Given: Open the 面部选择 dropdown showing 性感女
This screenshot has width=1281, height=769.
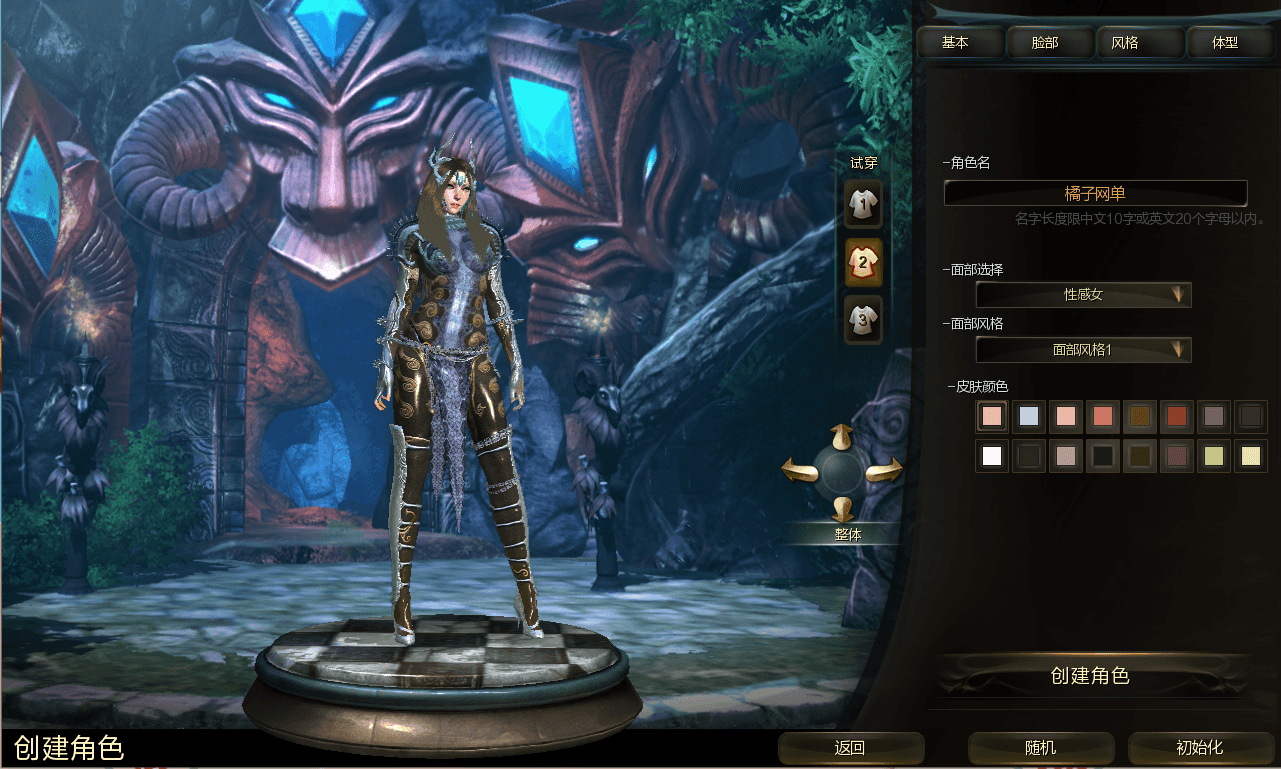Looking at the screenshot, I should (x=1083, y=295).
